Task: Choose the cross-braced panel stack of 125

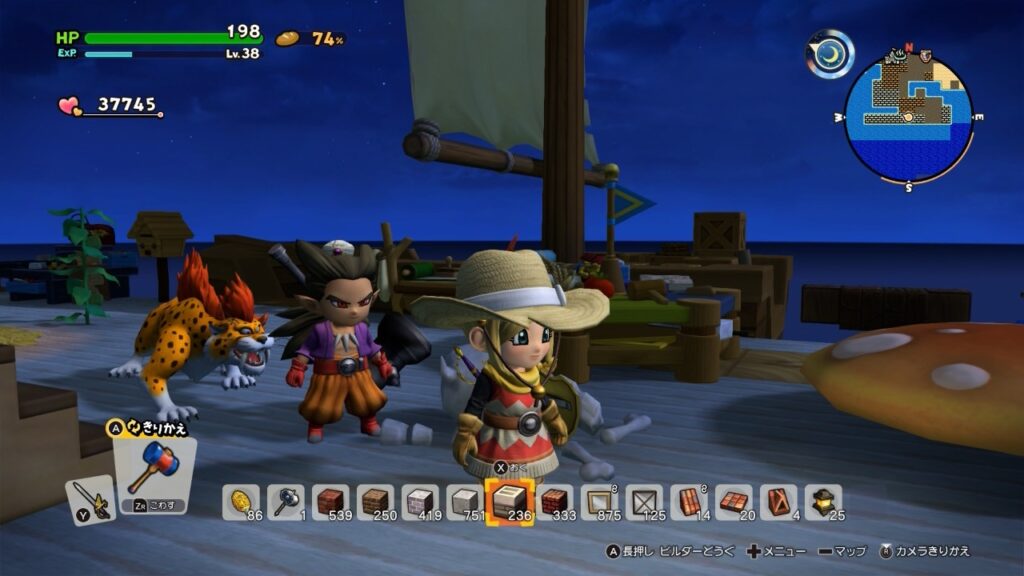Action: click(x=645, y=501)
